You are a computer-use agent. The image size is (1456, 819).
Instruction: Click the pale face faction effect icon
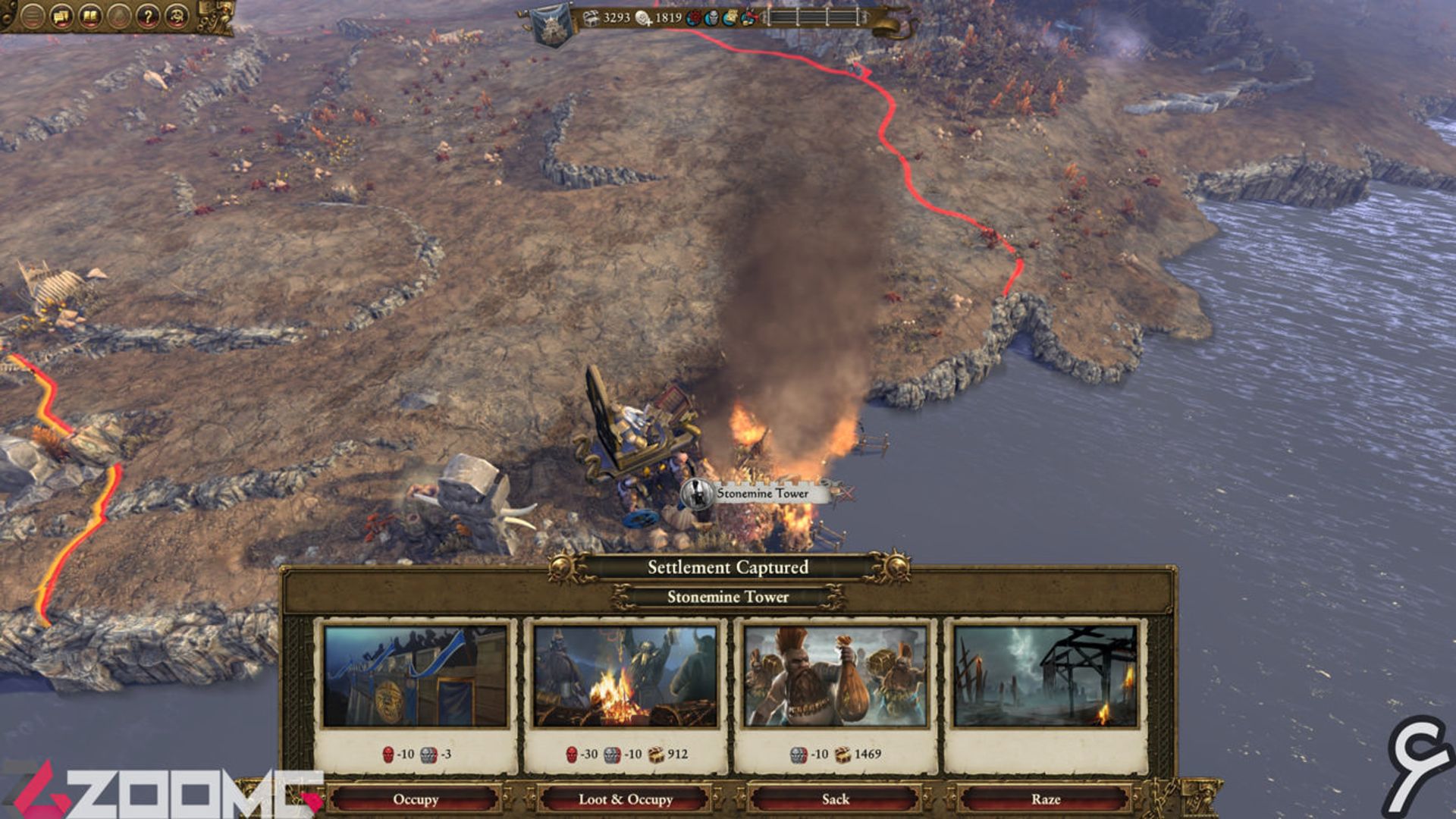[x=711, y=17]
